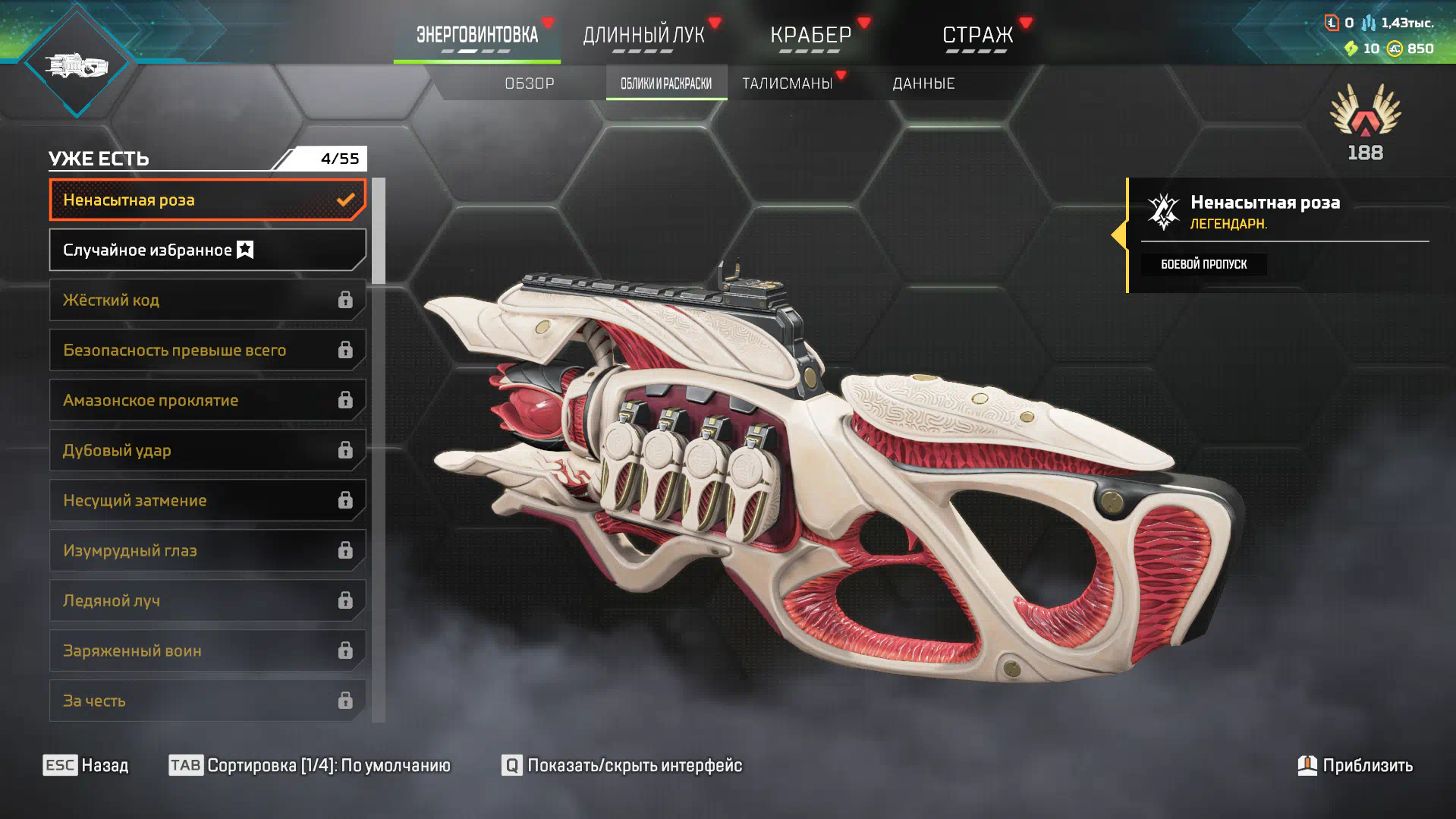This screenshot has height=819, width=1456.
Task: Select the Заряженный воин skin
Action: coord(207,650)
